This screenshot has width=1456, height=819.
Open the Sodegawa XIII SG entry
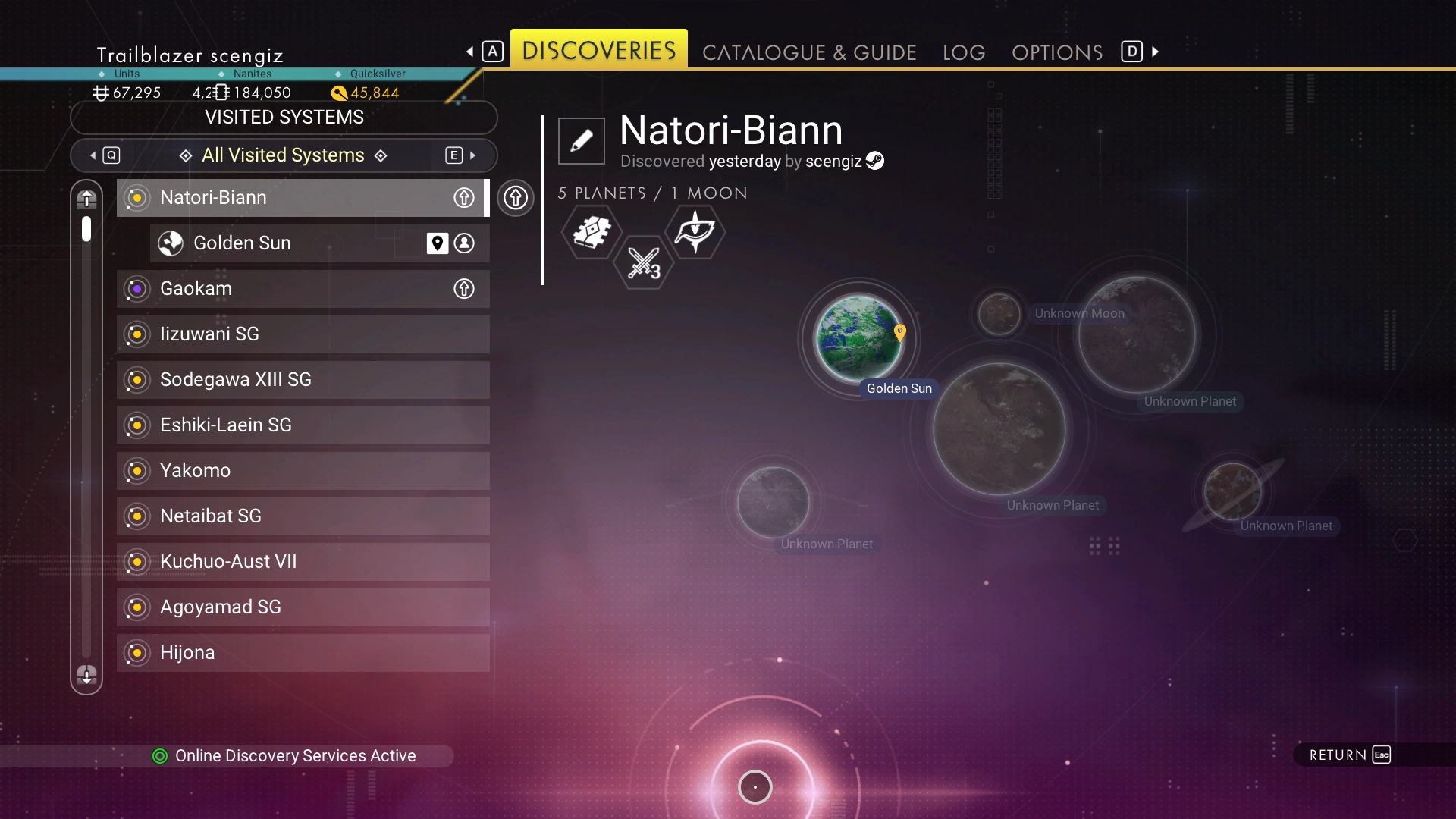tap(303, 380)
